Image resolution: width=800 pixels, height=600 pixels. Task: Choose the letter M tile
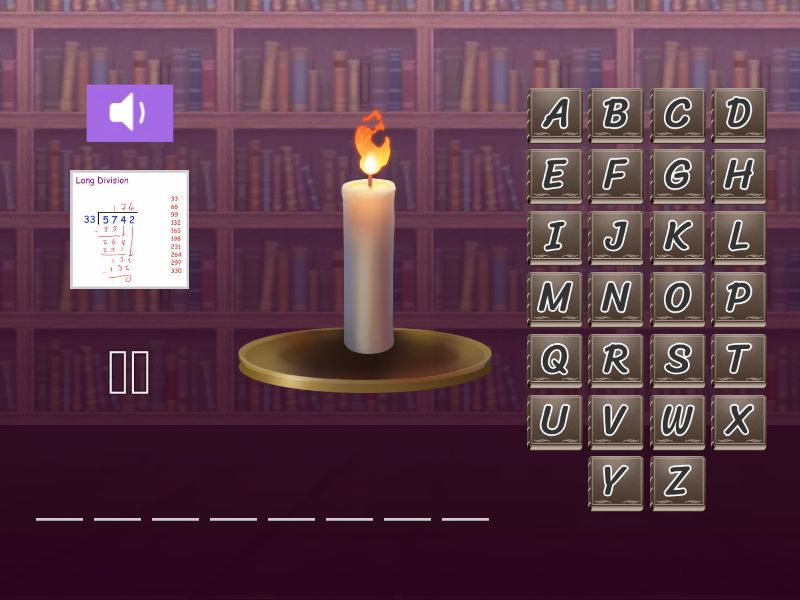coord(555,298)
